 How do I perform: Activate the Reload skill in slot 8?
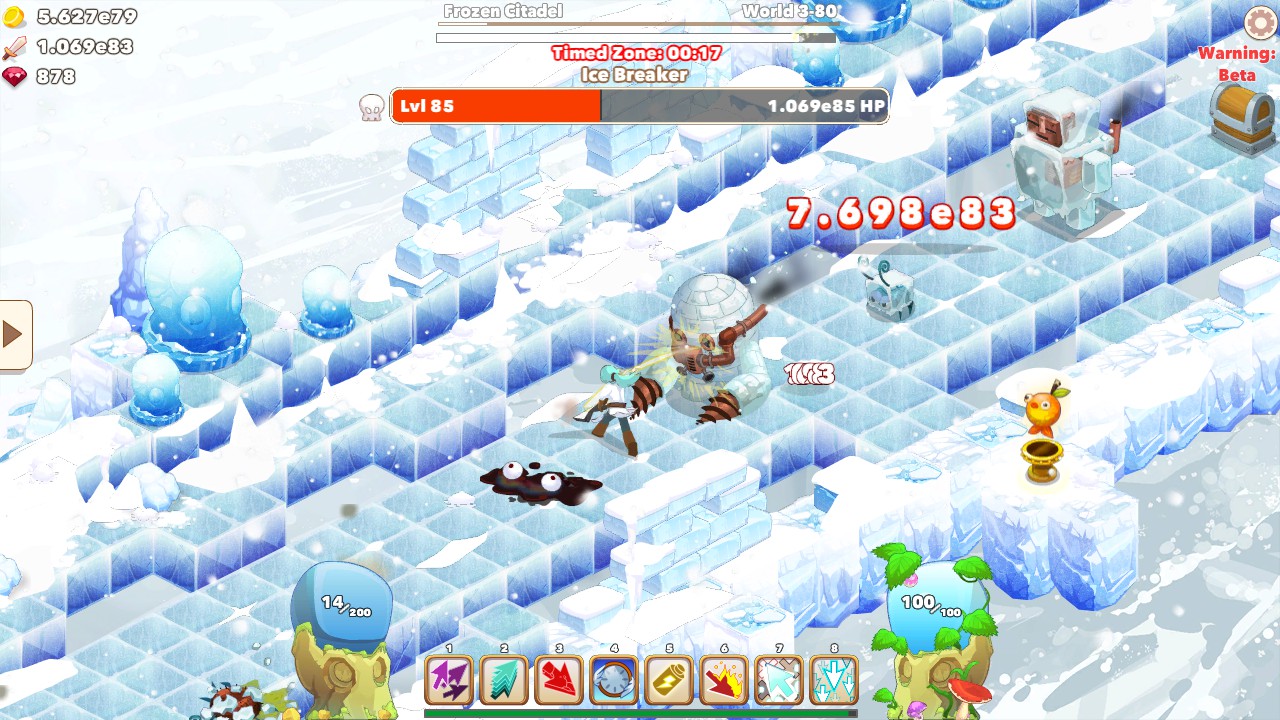[x=834, y=680]
